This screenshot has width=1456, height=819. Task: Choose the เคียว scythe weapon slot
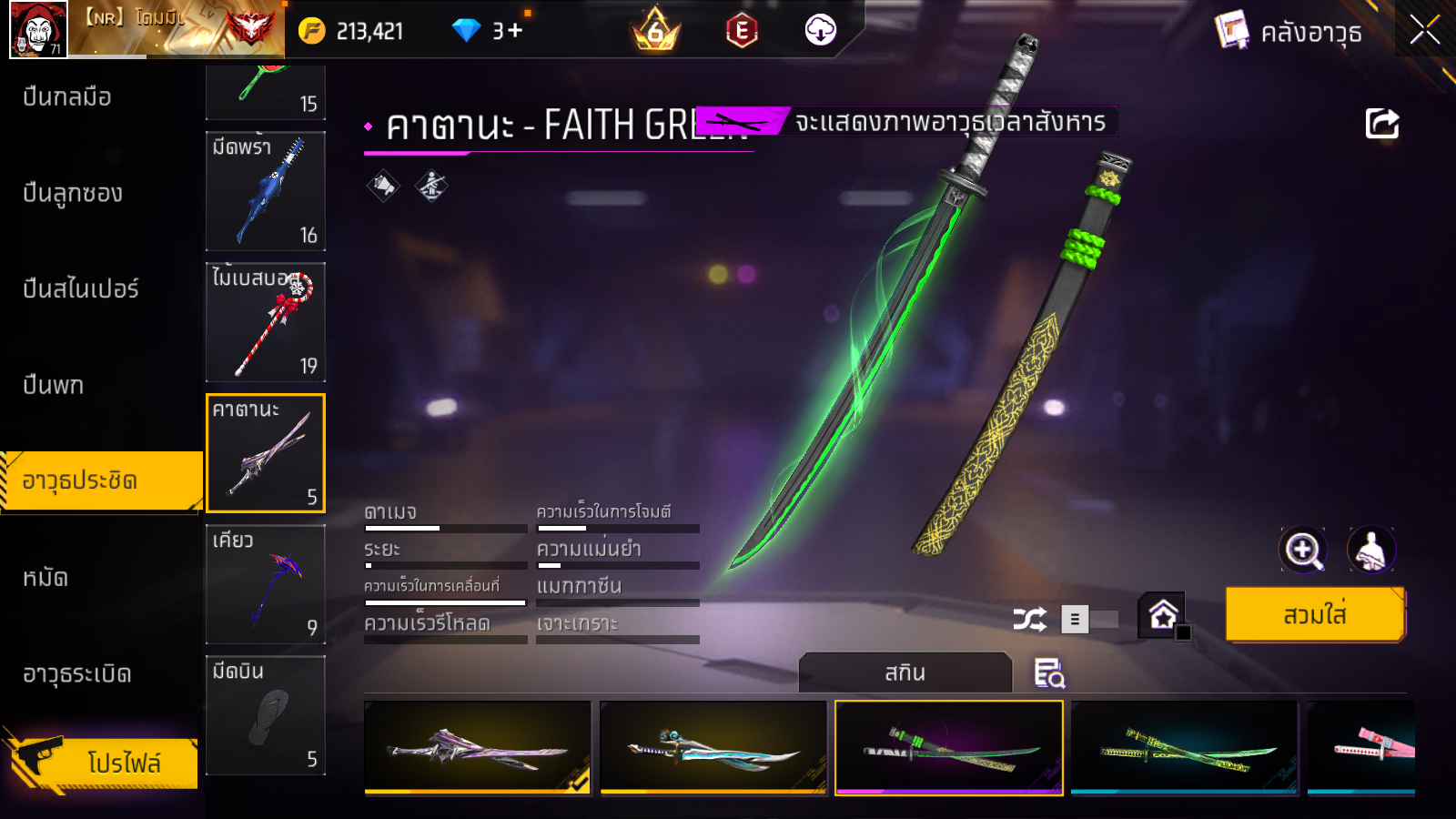click(266, 584)
